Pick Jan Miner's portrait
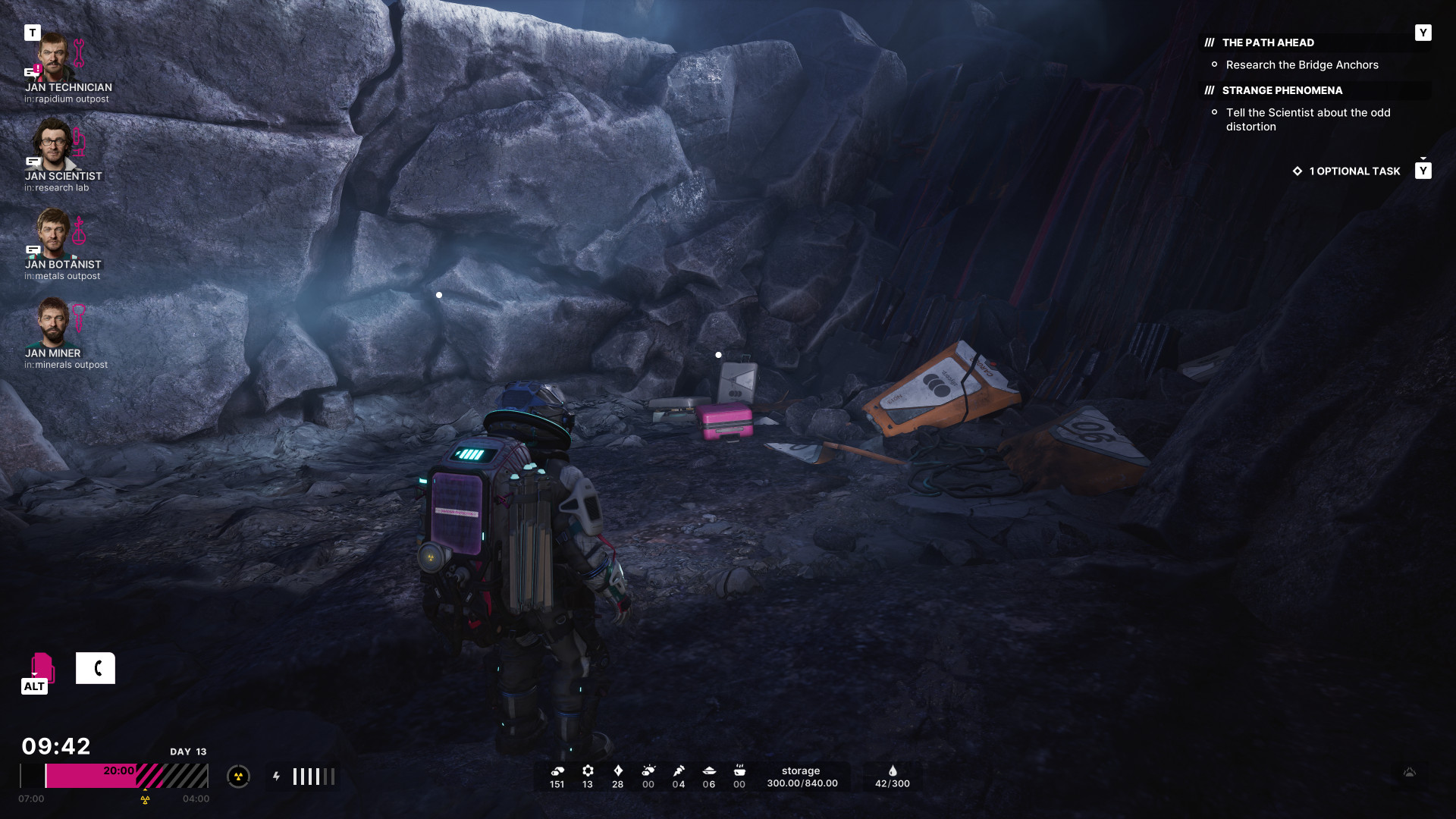The image size is (1456, 819). coord(53,322)
